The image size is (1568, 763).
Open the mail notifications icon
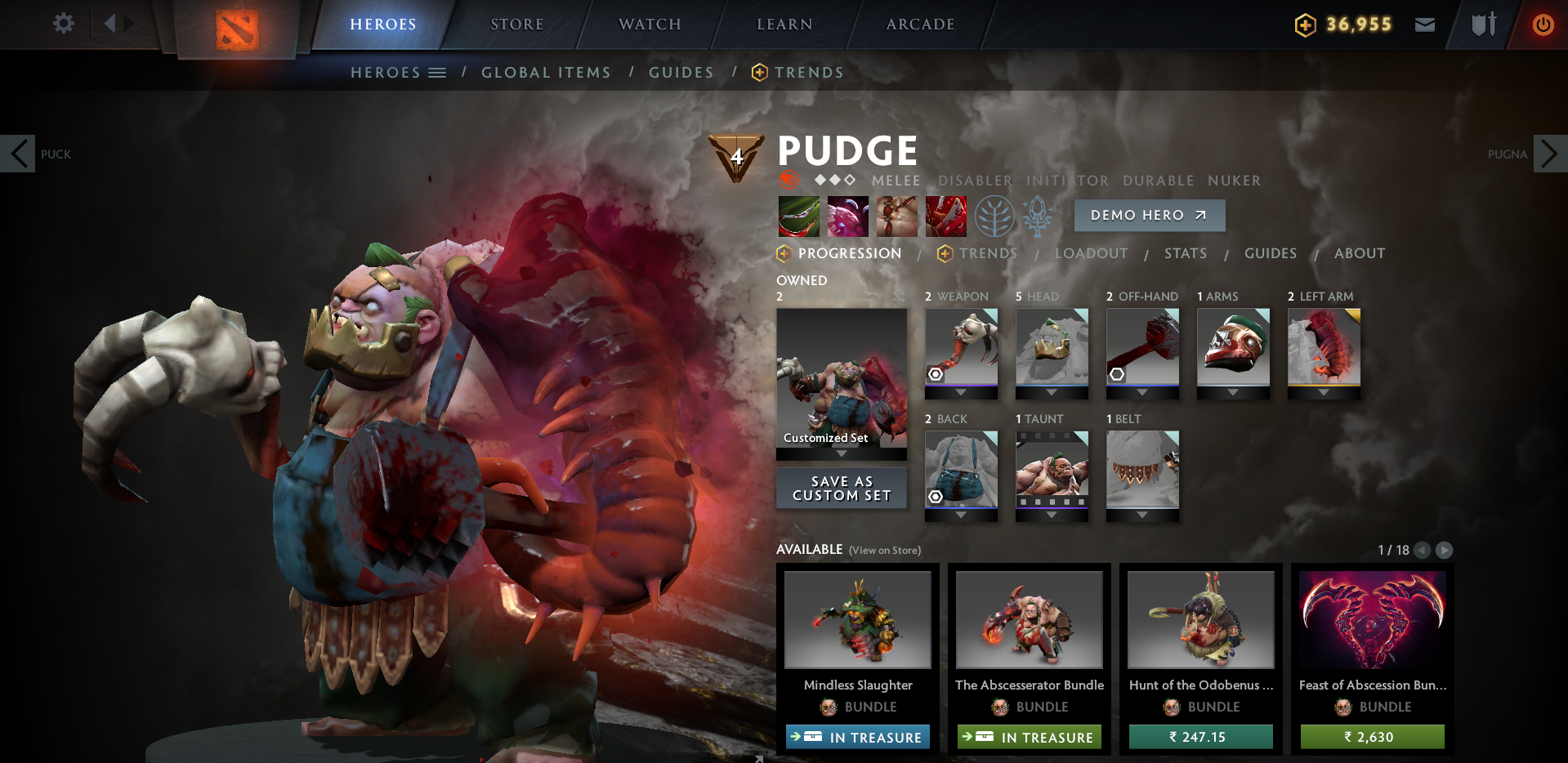pyautogui.click(x=1424, y=24)
